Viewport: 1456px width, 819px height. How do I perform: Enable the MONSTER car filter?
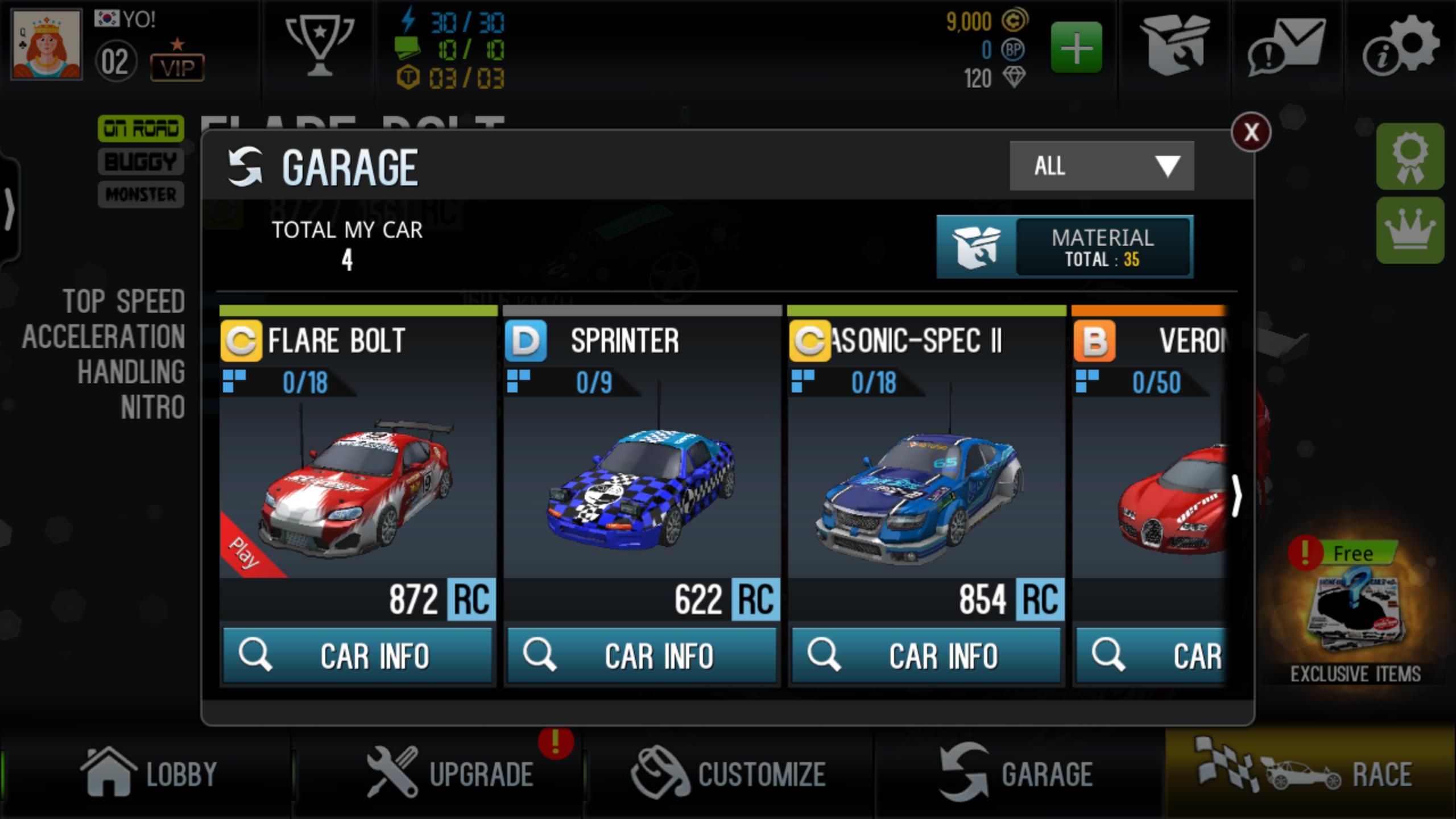tap(140, 195)
